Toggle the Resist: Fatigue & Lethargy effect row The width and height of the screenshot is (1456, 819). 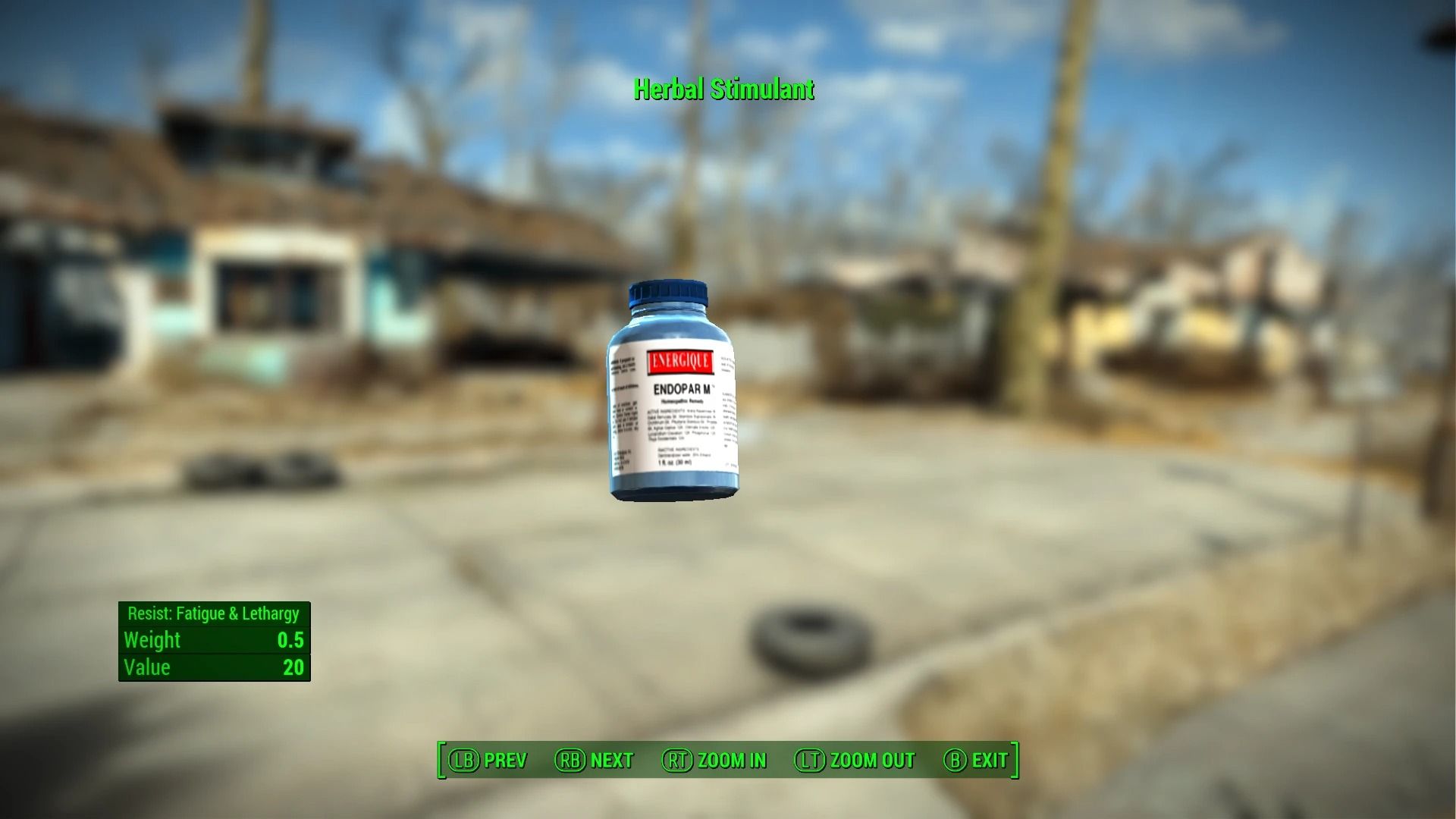tap(213, 613)
